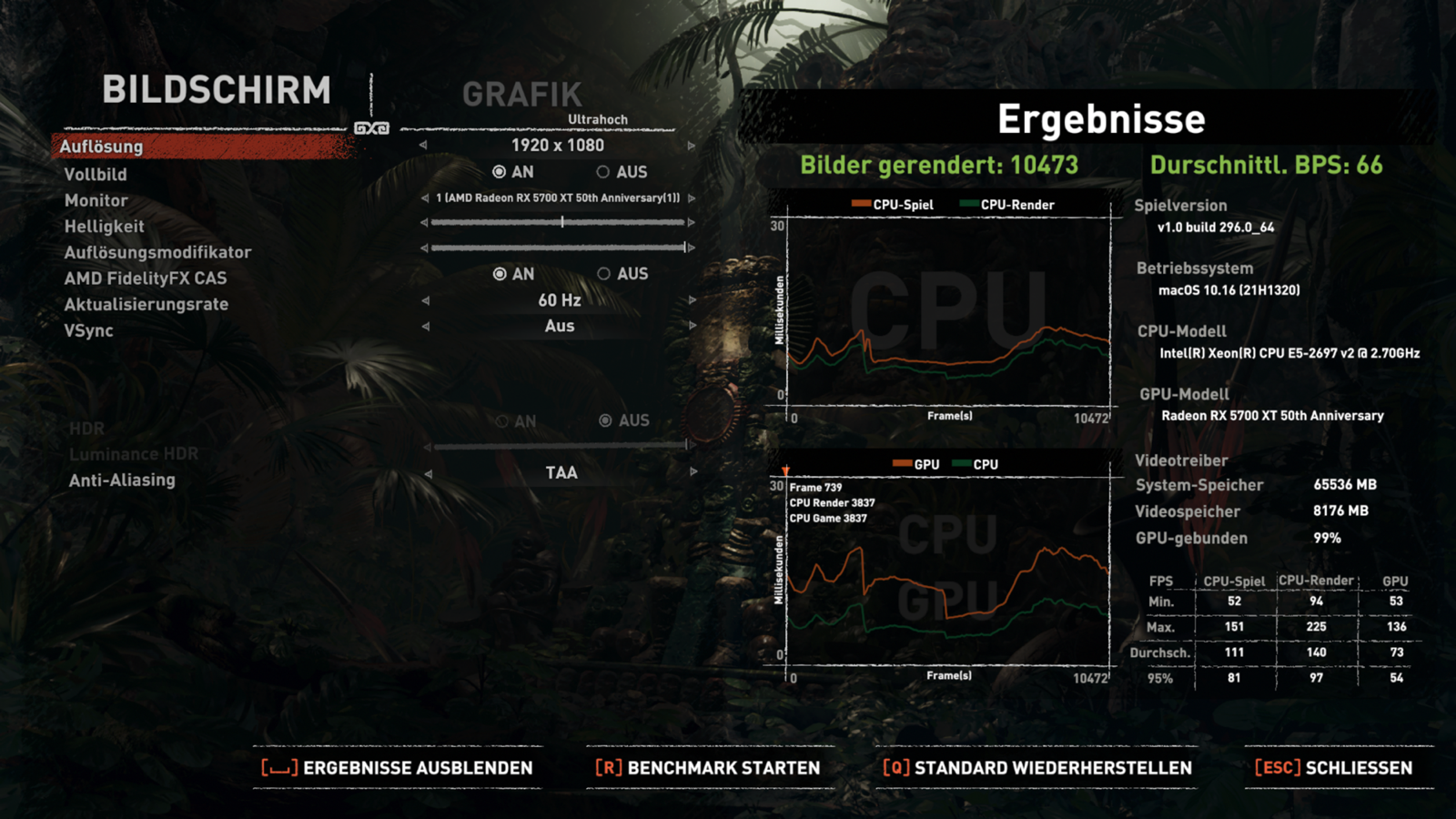Screen dimensions: 1456x819
Task: Select the Anti-Aliasing setting entry
Action: pos(124,480)
